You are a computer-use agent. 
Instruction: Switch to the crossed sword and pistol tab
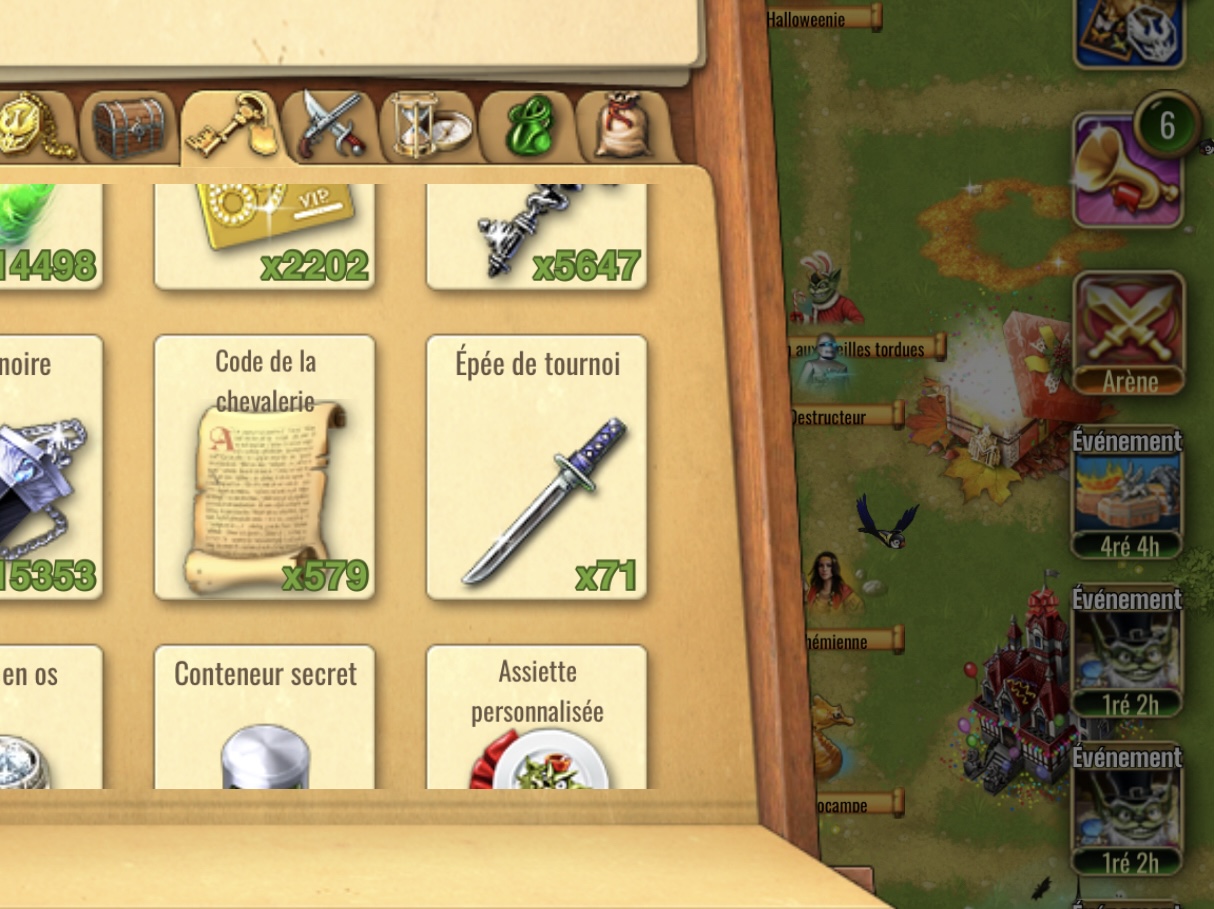[331, 127]
